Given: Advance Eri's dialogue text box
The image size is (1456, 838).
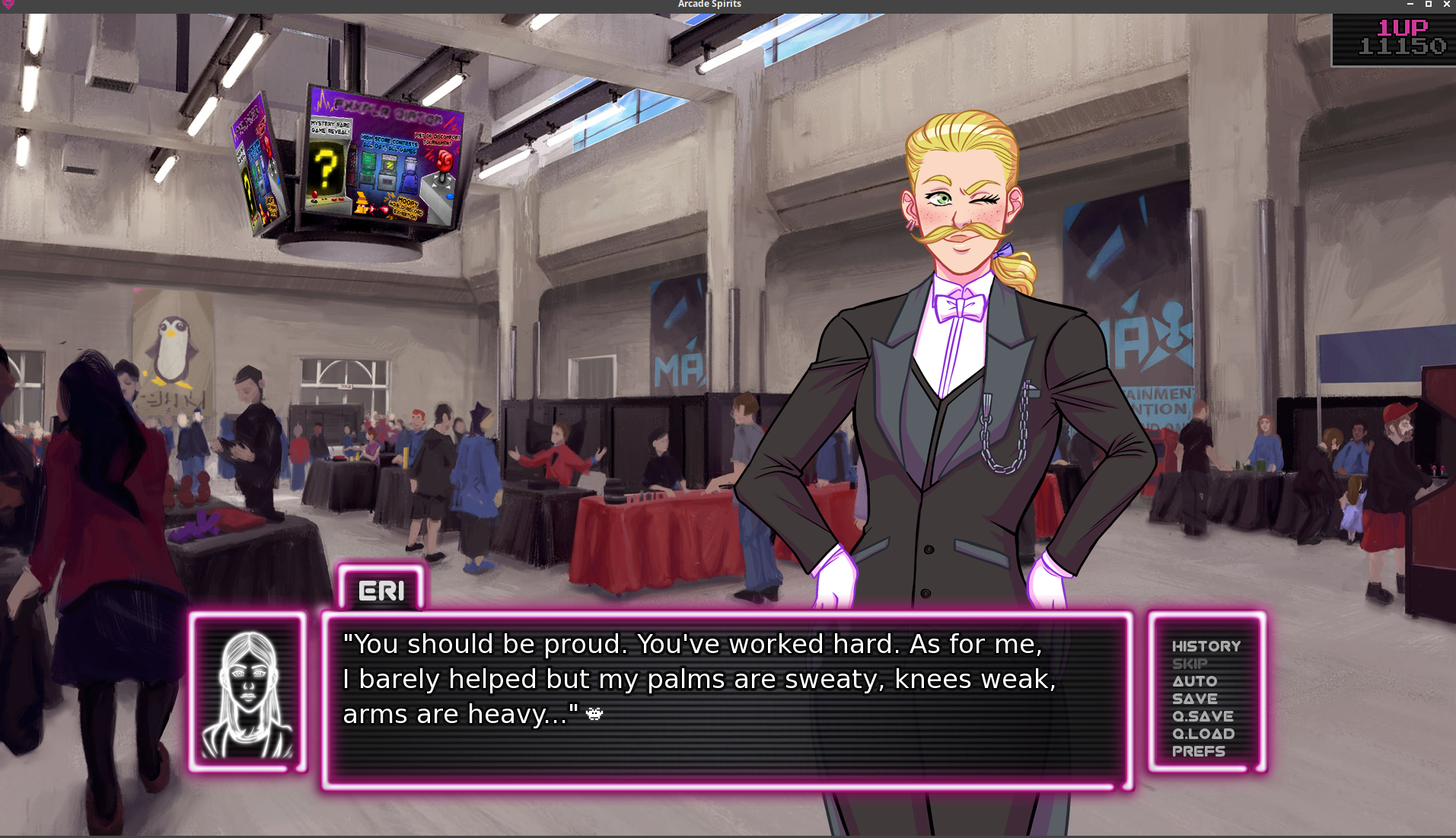Looking at the screenshot, I should [727, 700].
